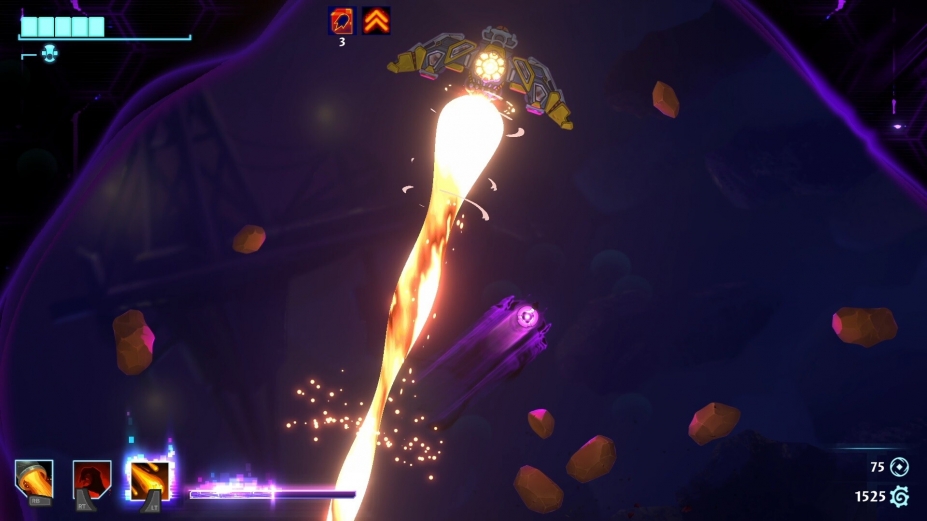927x521 pixels.
Task: Click the cyan ship icon under health
Action: tap(50, 54)
